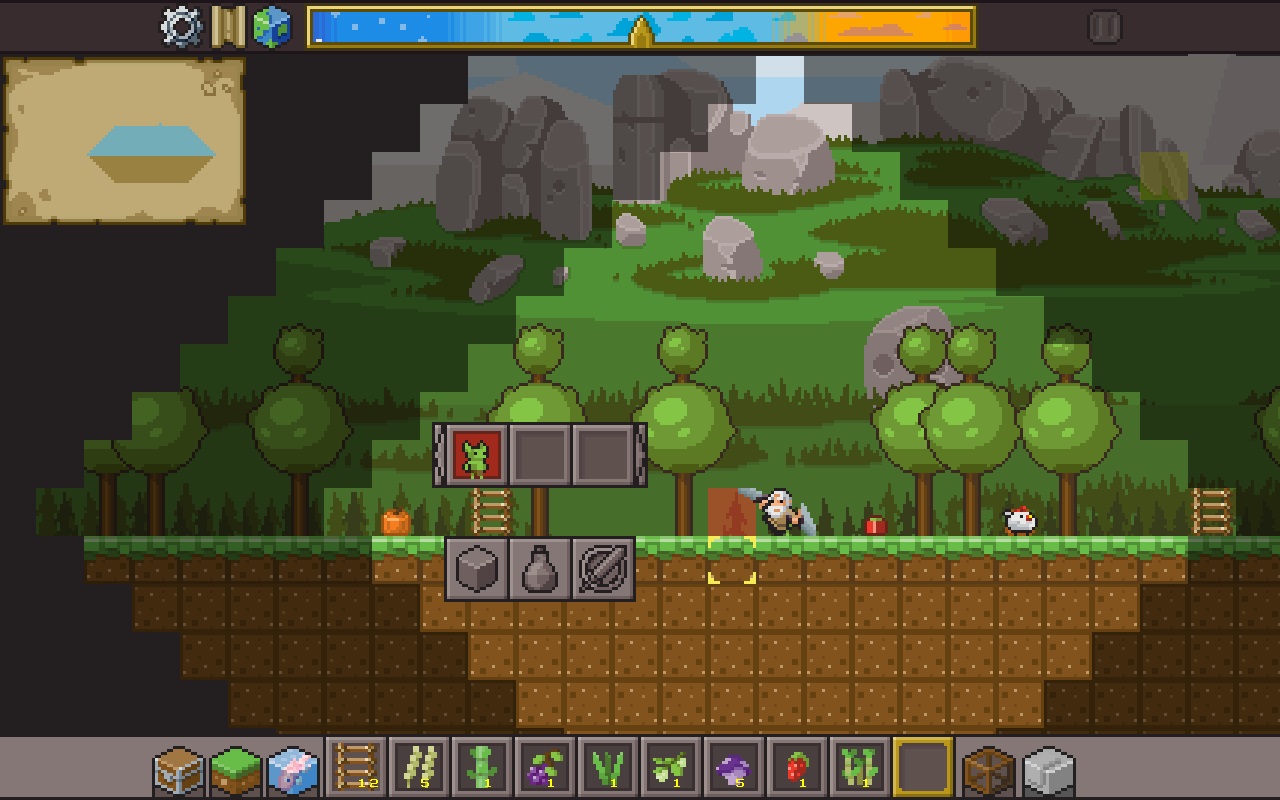This screenshot has height=800, width=1280.
Task: Select the green goblin portrait slot
Action: [x=476, y=455]
